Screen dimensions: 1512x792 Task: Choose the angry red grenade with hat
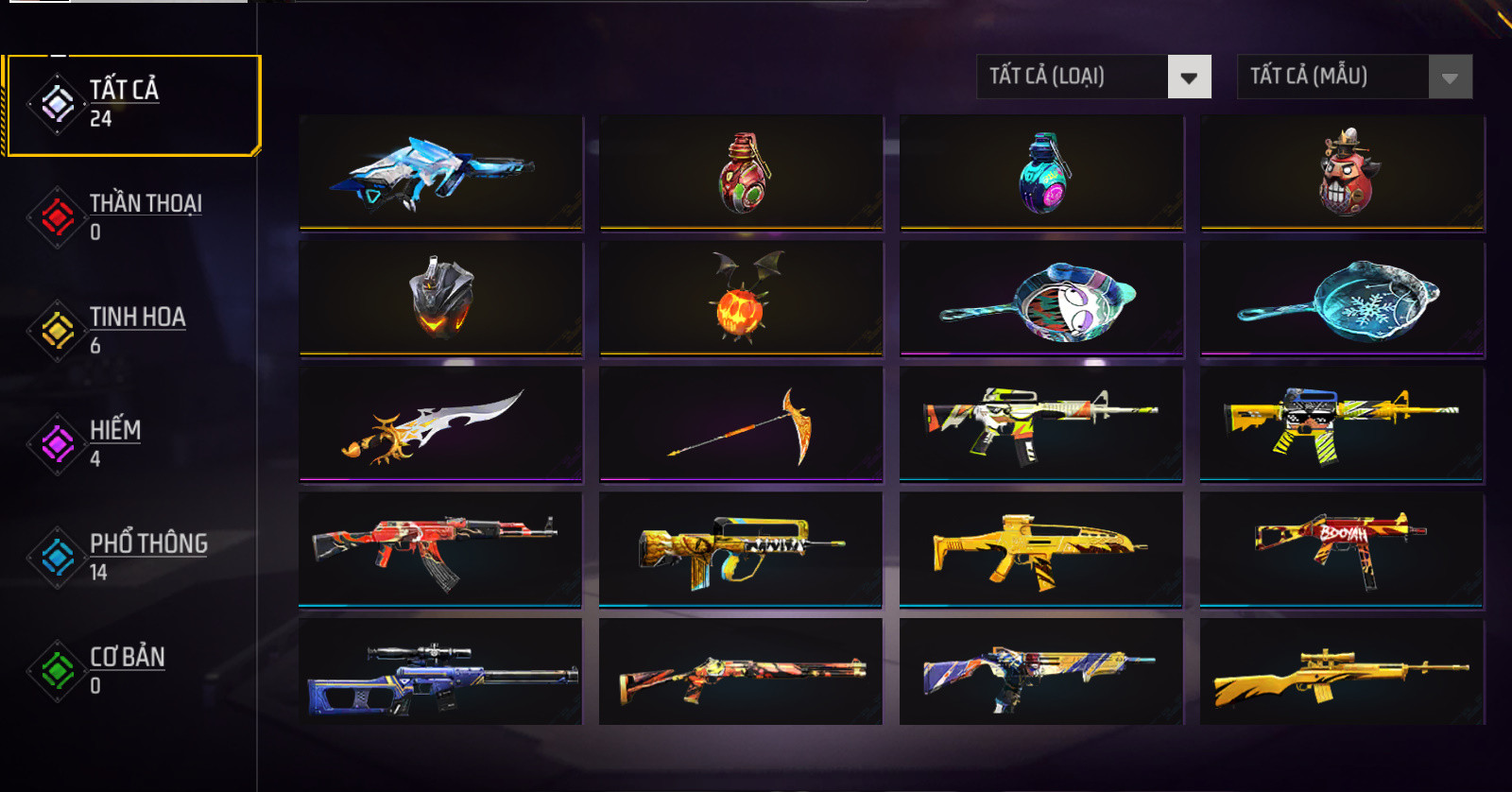point(1342,172)
